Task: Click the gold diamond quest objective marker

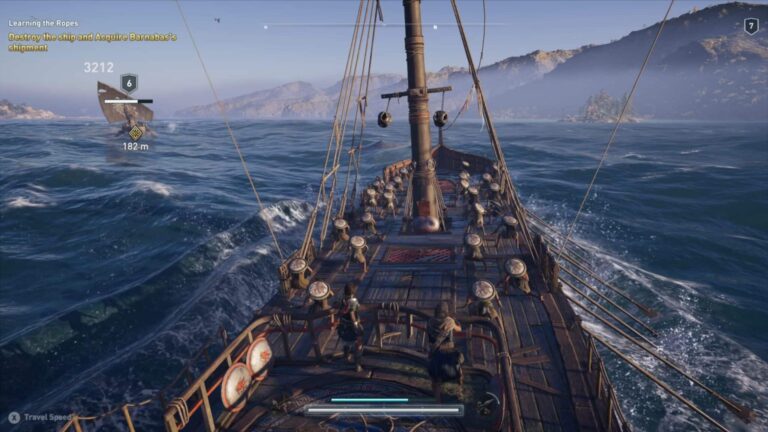Action: click(136, 131)
